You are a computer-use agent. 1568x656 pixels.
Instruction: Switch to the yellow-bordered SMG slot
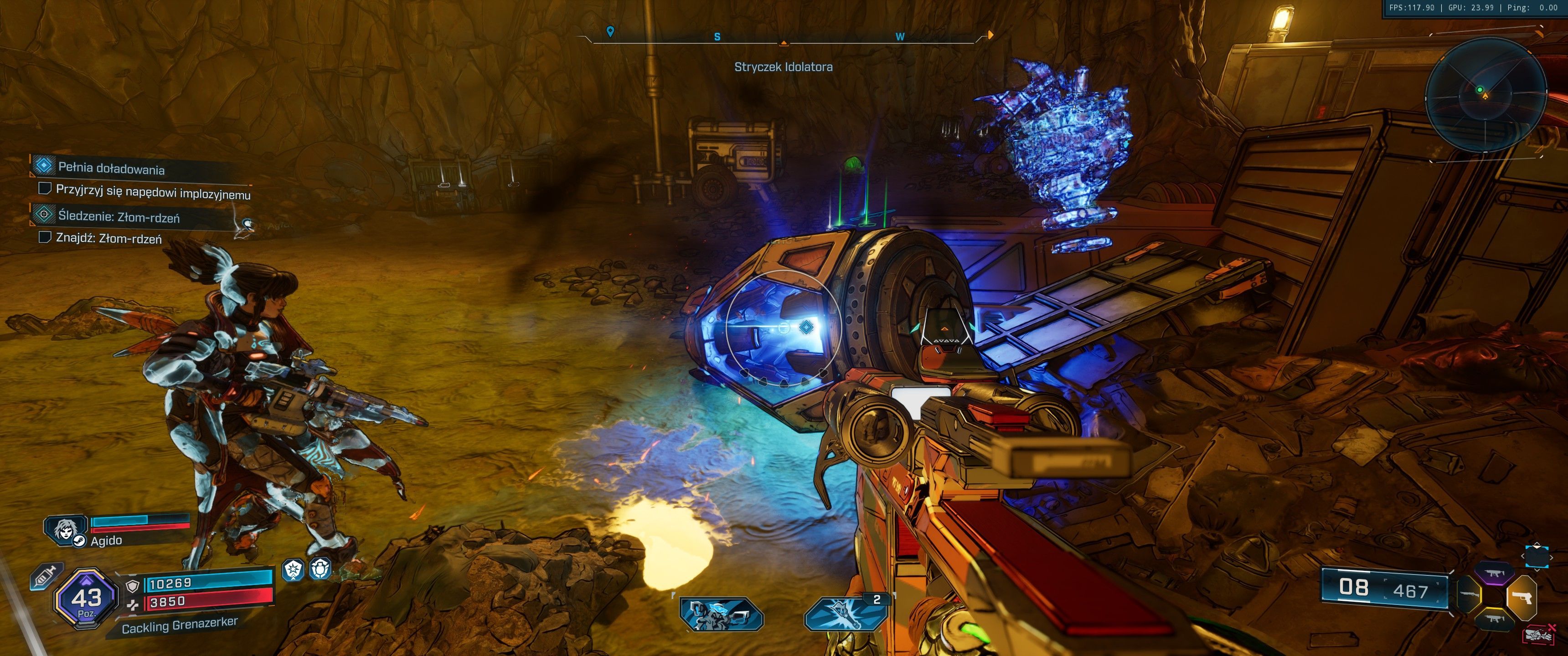point(1494,620)
